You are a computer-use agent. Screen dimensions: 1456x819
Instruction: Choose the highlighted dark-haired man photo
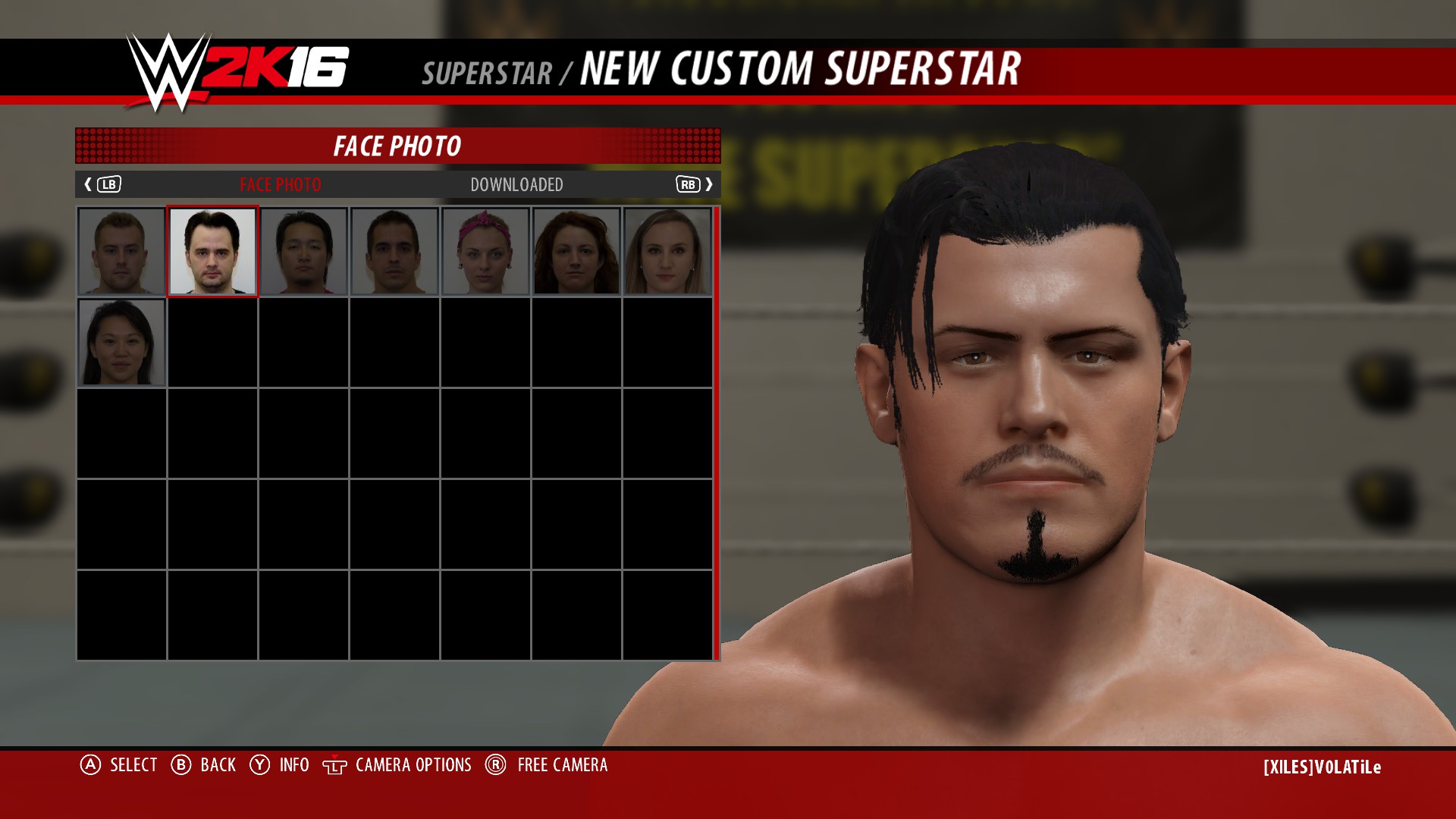tap(212, 251)
